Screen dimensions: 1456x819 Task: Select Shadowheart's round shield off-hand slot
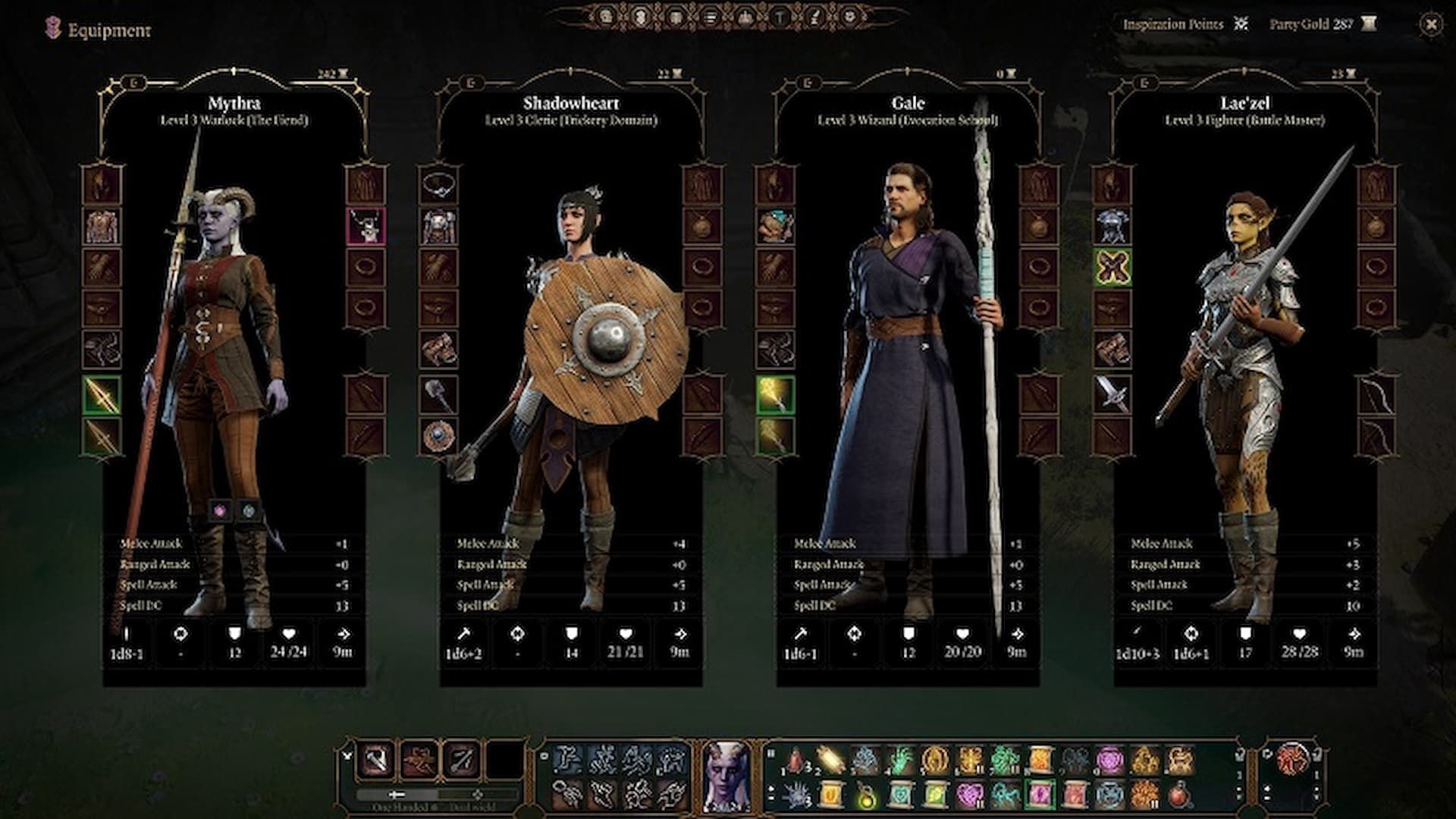pos(438,436)
